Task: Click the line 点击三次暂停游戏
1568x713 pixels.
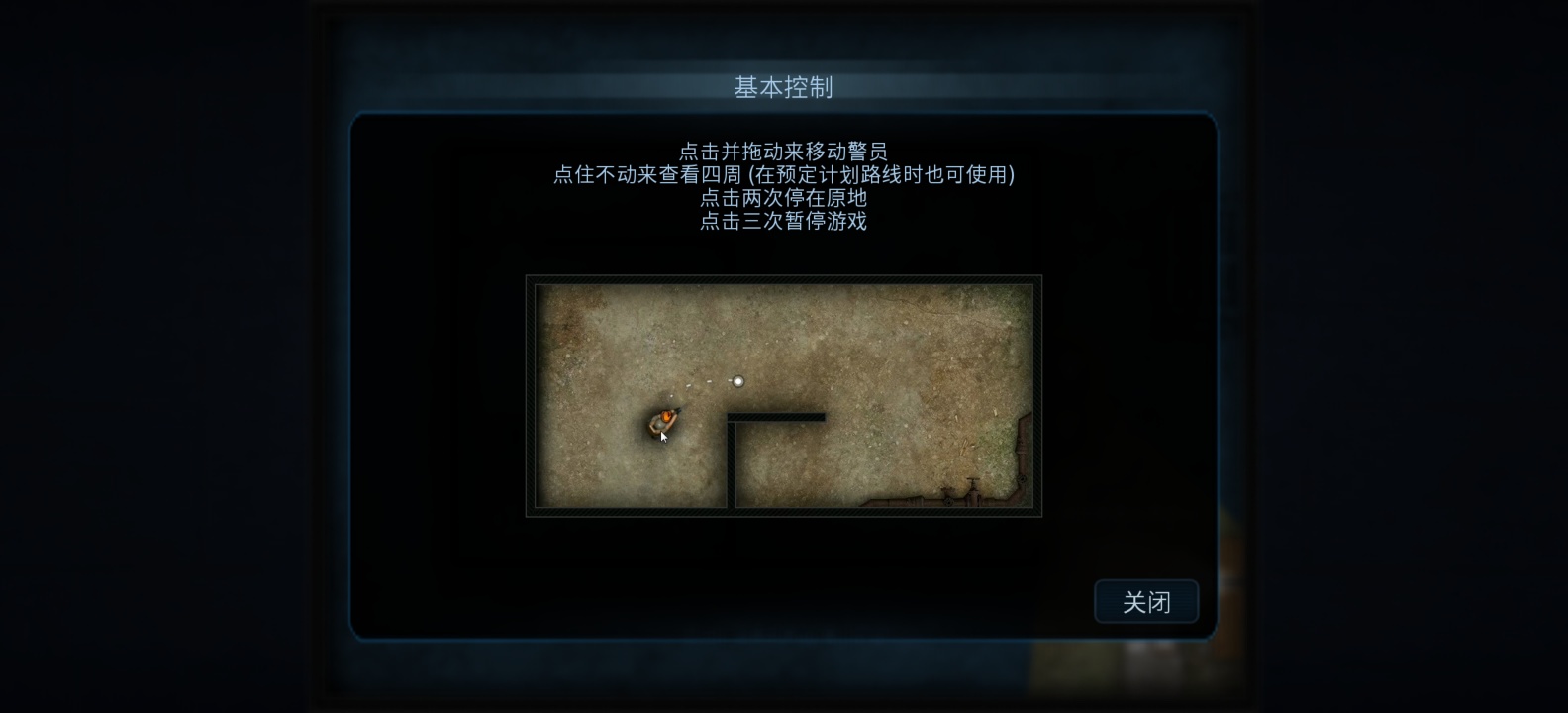Action: (x=783, y=223)
